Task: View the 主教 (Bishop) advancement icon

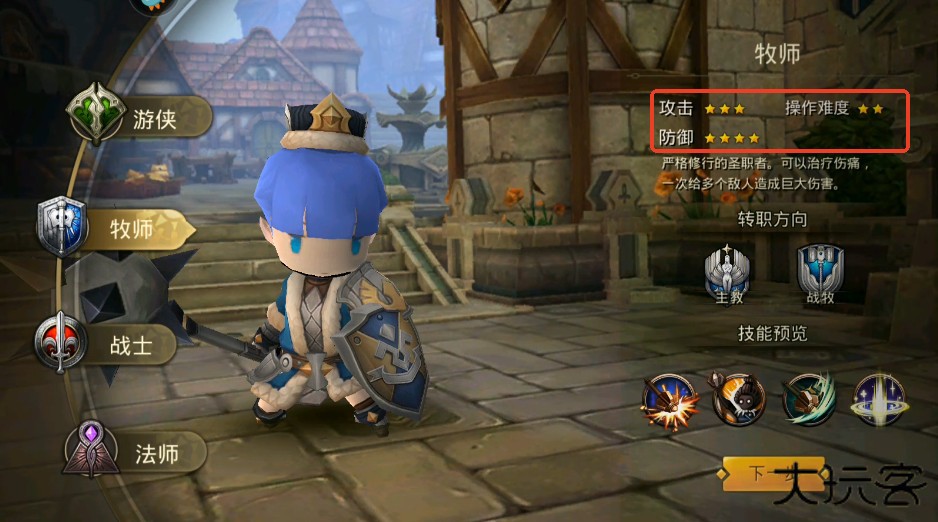Action: [726, 271]
